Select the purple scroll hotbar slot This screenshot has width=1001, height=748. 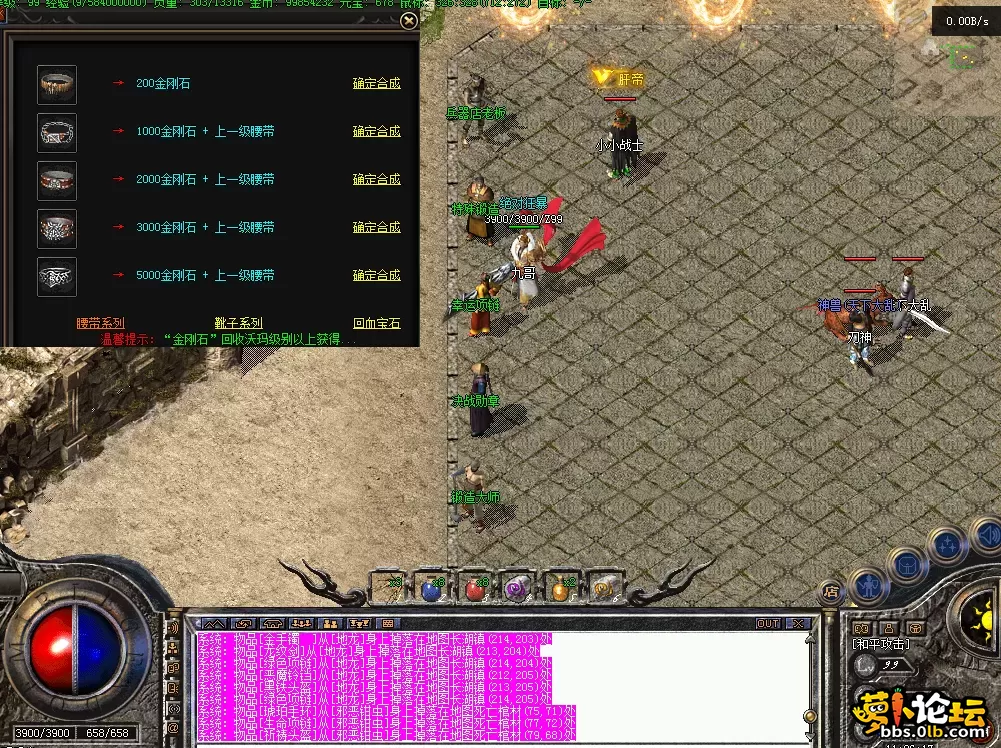pos(516,589)
